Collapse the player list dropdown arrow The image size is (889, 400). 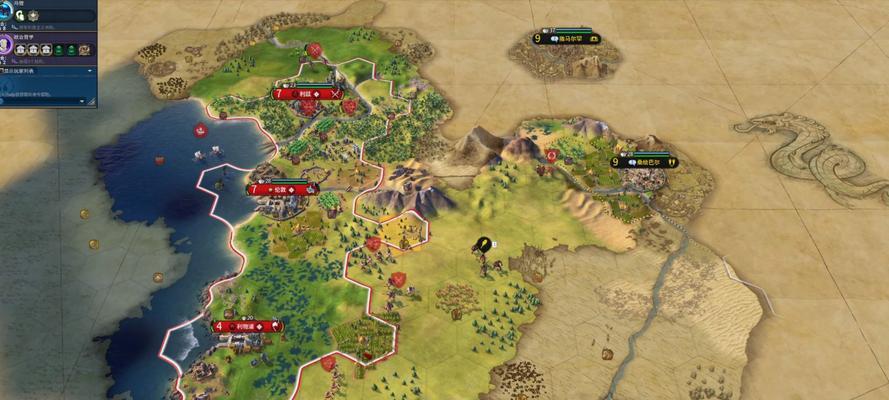tap(90, 71)
